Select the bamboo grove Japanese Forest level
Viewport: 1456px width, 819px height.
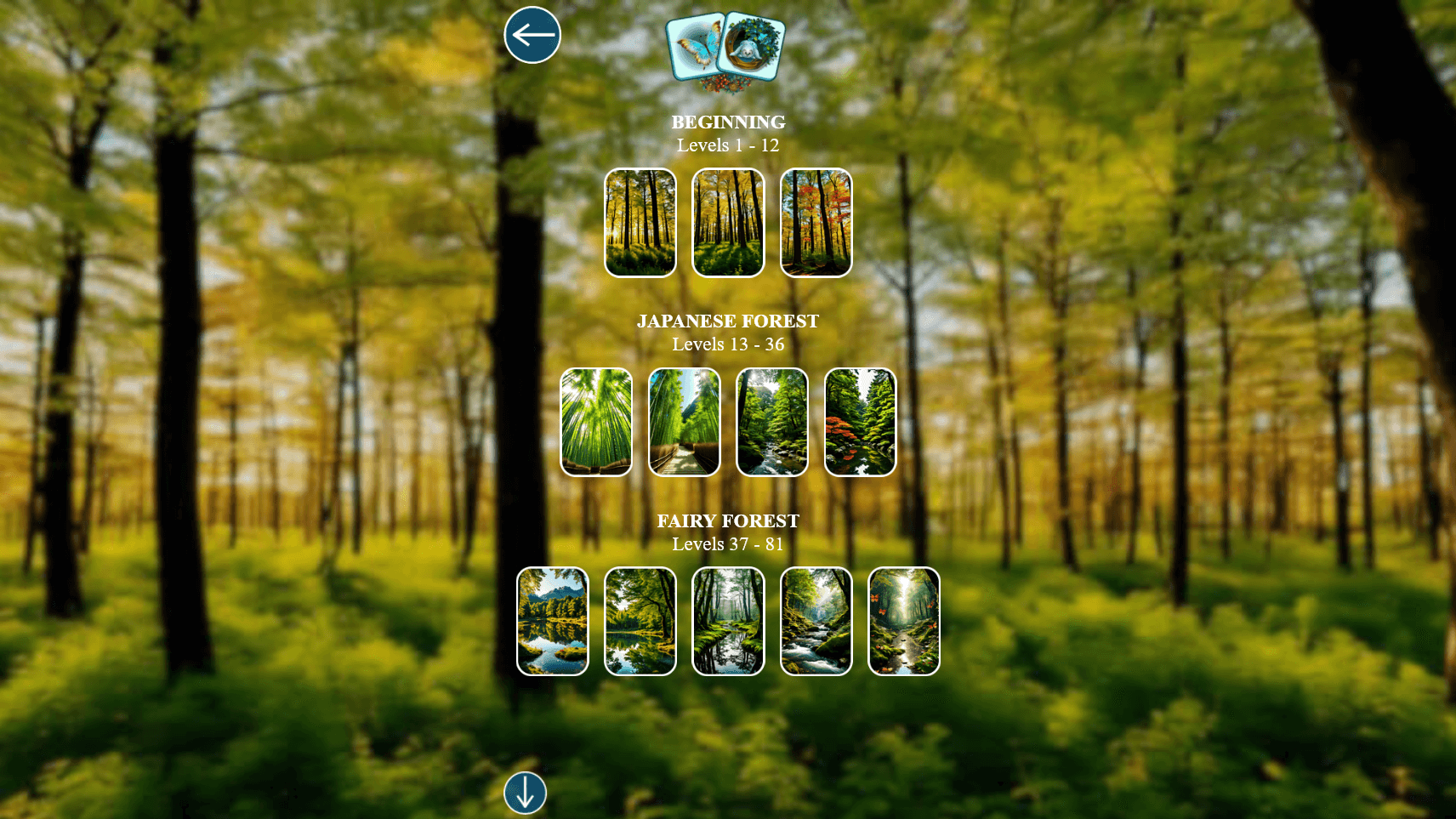point(595,423)
